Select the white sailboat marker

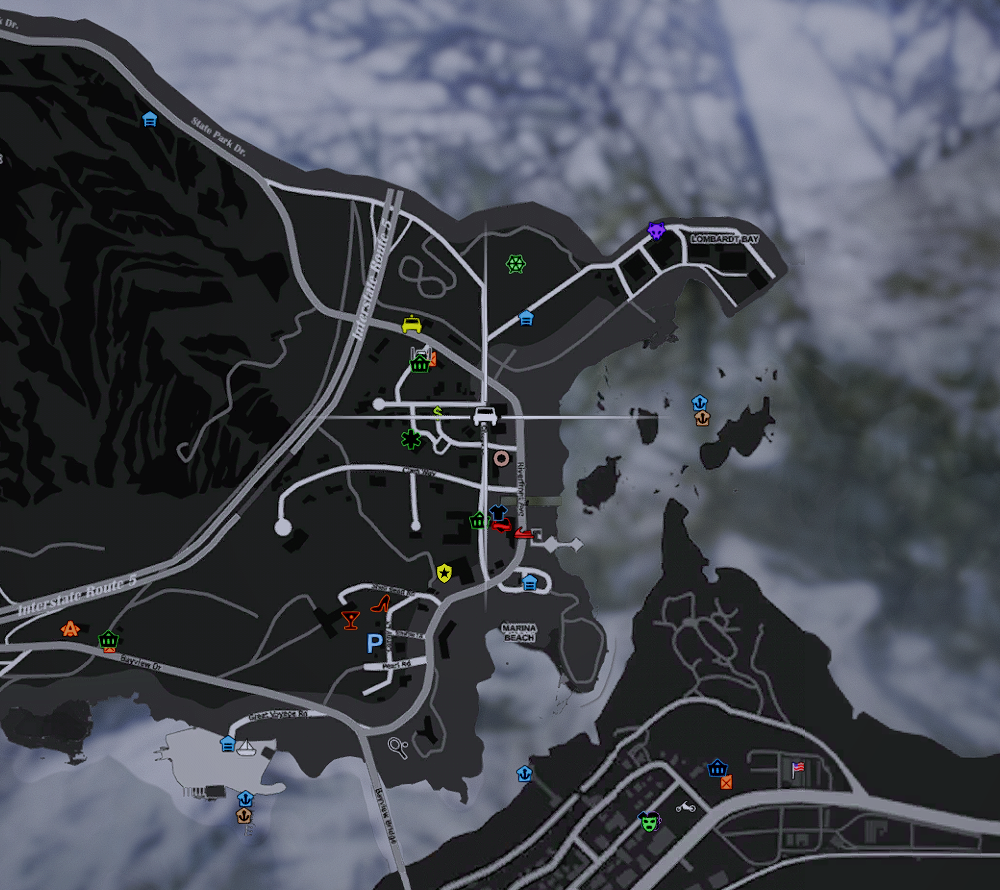point(246,747)
